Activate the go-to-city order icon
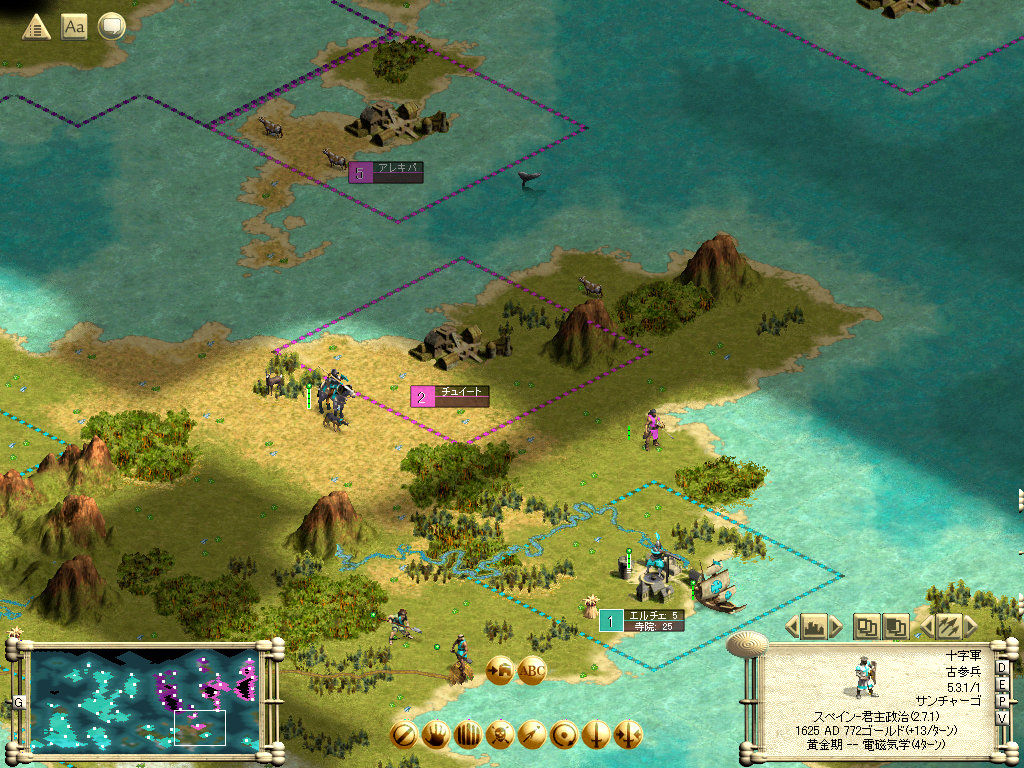The height and width of the screenshot is (768, 1024). pos(500,671)
